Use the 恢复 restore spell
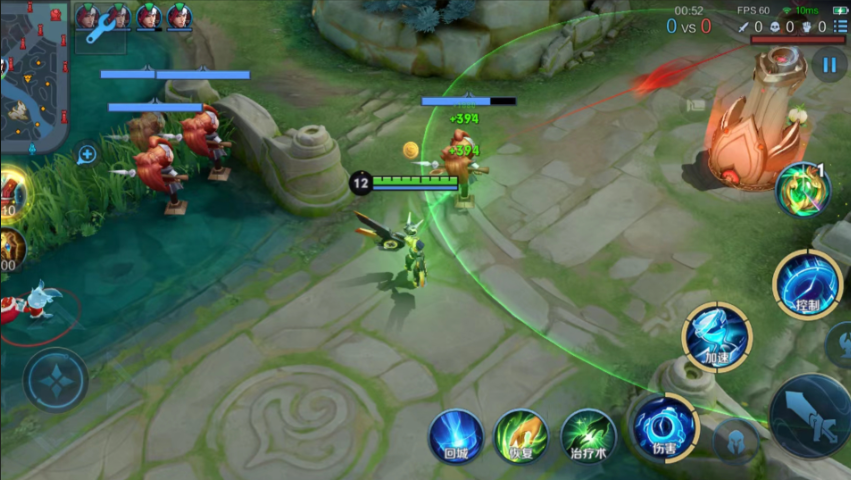This screenshot has width=851, height=480. (x=521, y=435)
